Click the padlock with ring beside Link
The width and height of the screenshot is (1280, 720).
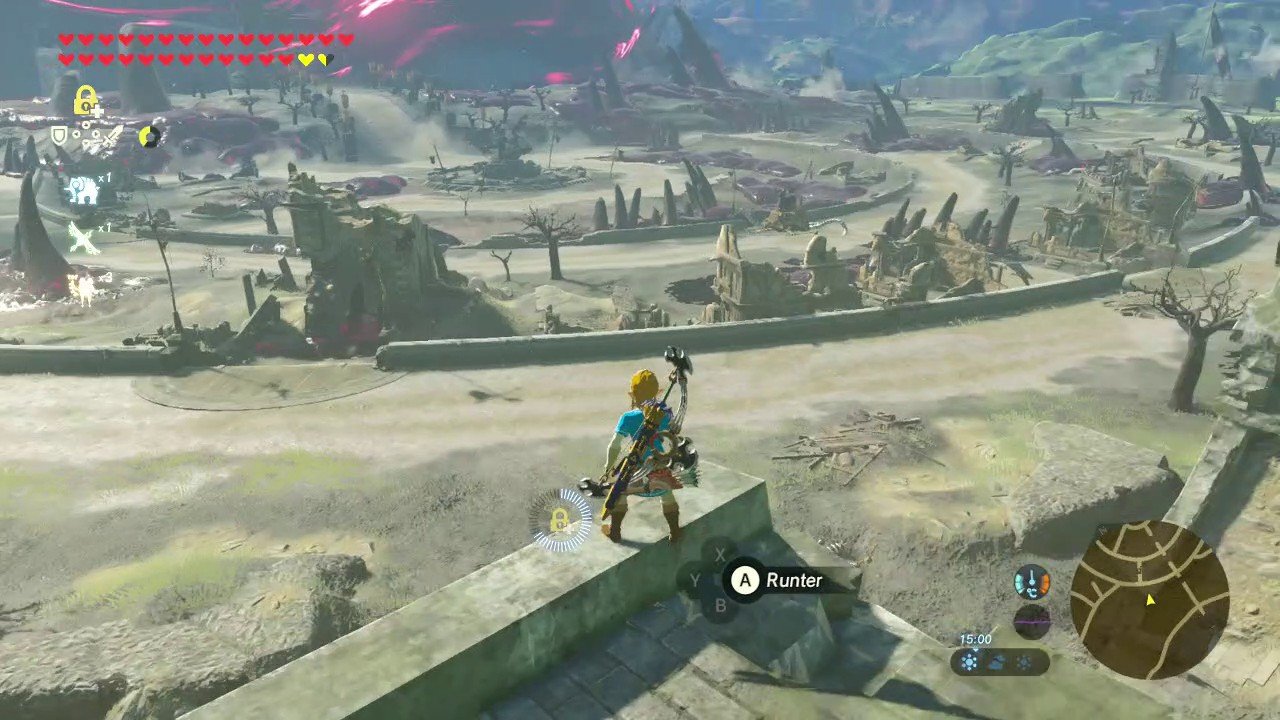(x=560, y=520)
